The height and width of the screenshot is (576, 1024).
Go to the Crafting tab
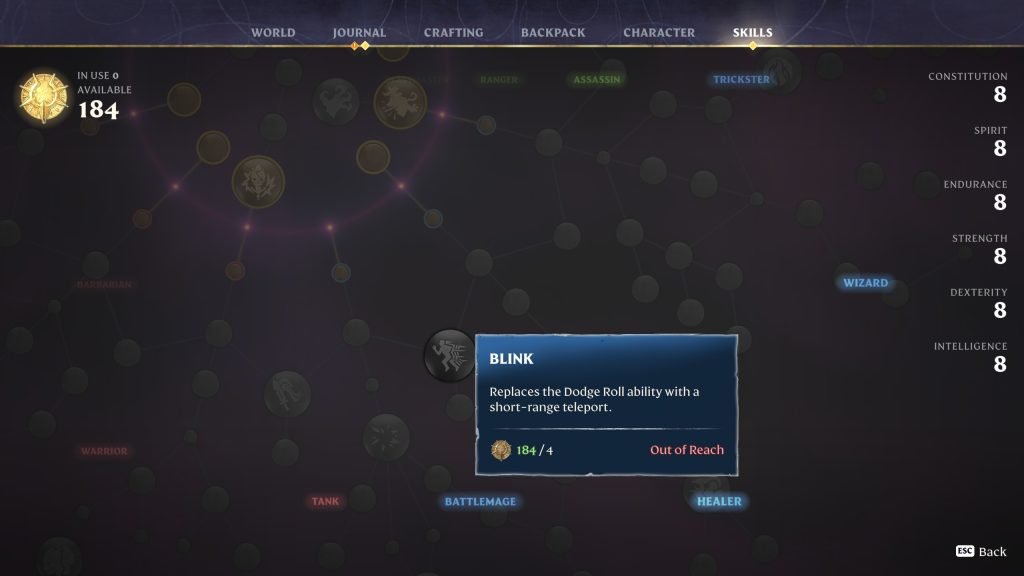tap(453, 33)
